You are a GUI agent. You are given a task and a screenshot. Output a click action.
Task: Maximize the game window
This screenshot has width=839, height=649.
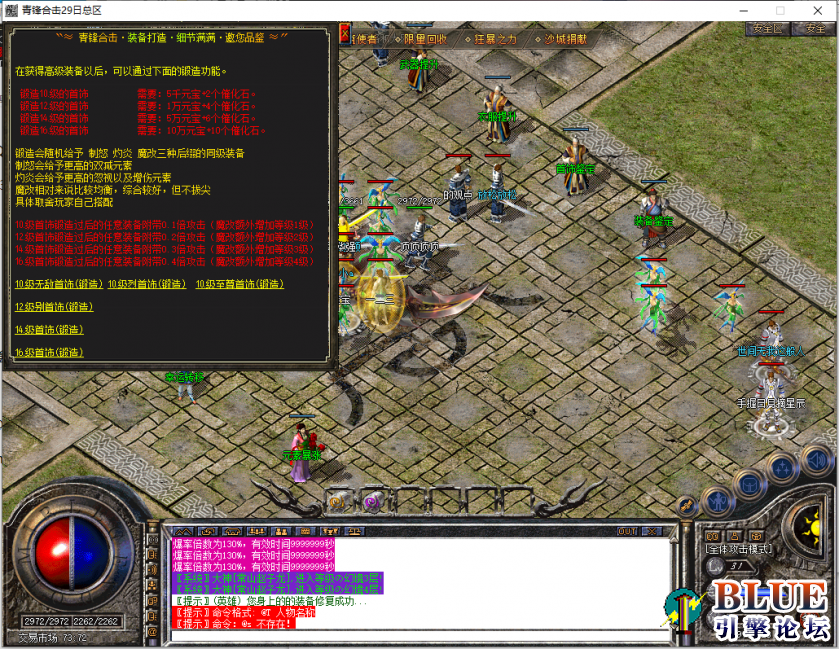[780, 10]
